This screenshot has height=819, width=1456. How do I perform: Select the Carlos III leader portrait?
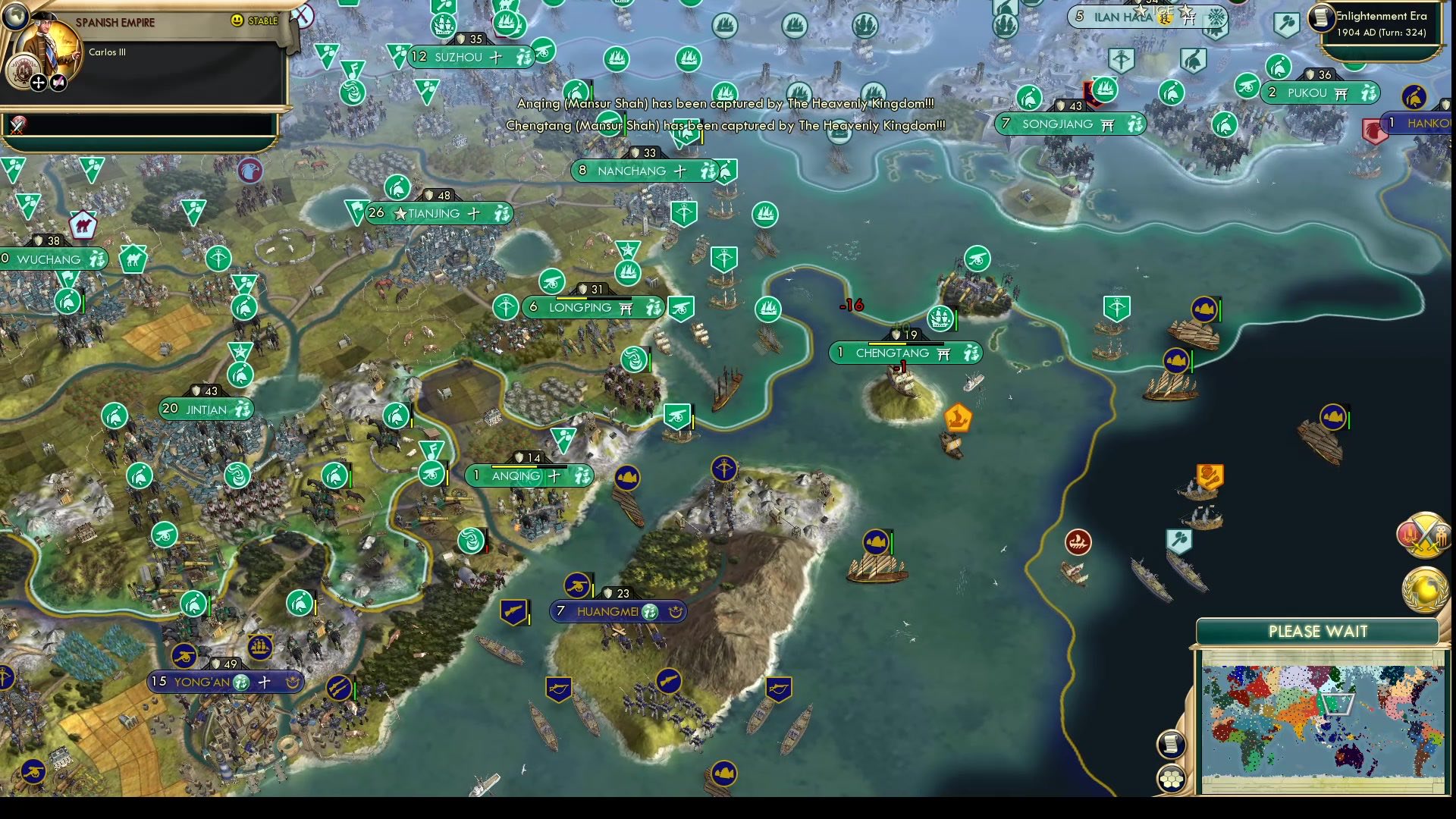pyautogui.click(x=47, y=44)
